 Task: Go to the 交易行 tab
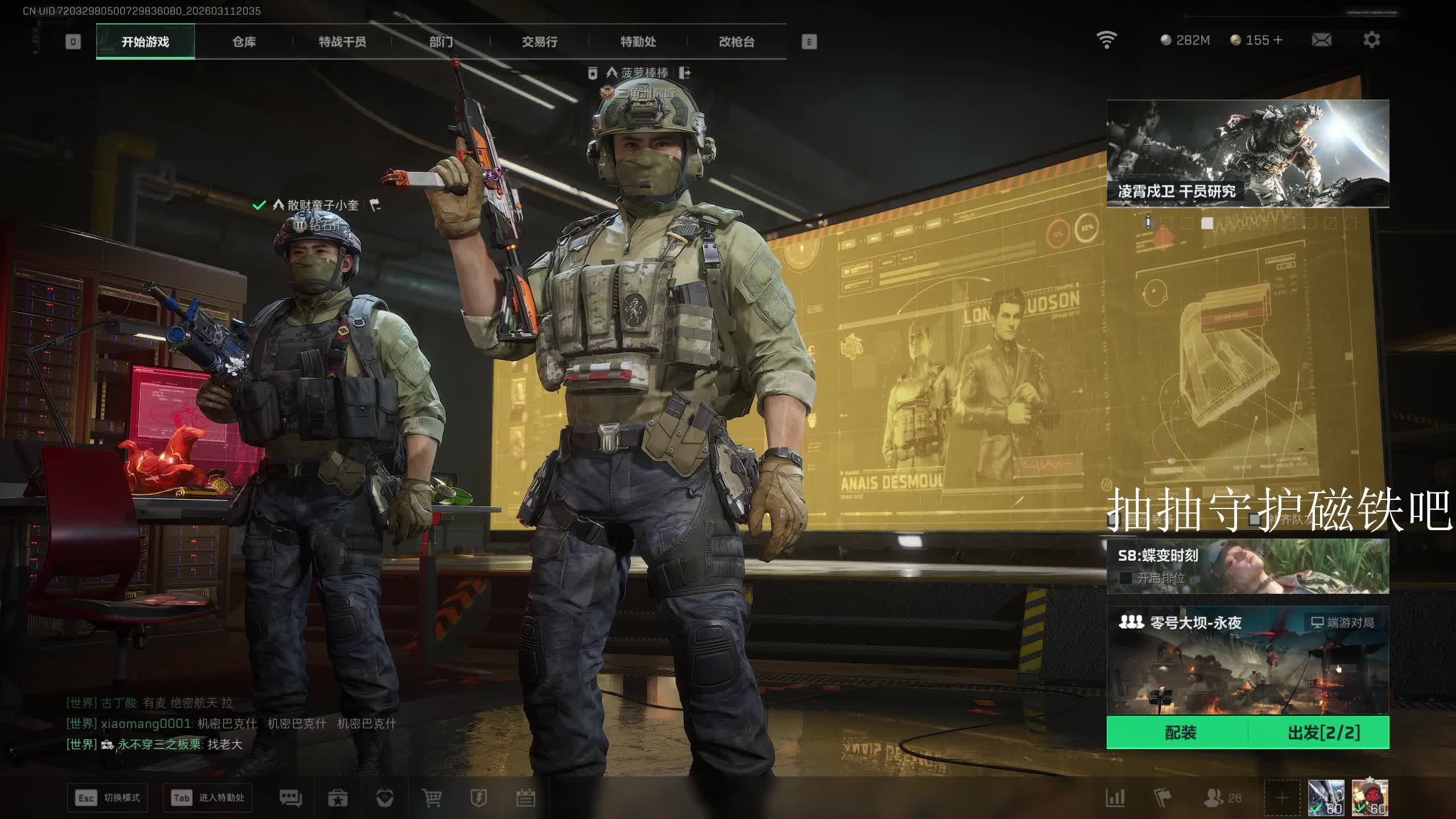coord(539,42)
